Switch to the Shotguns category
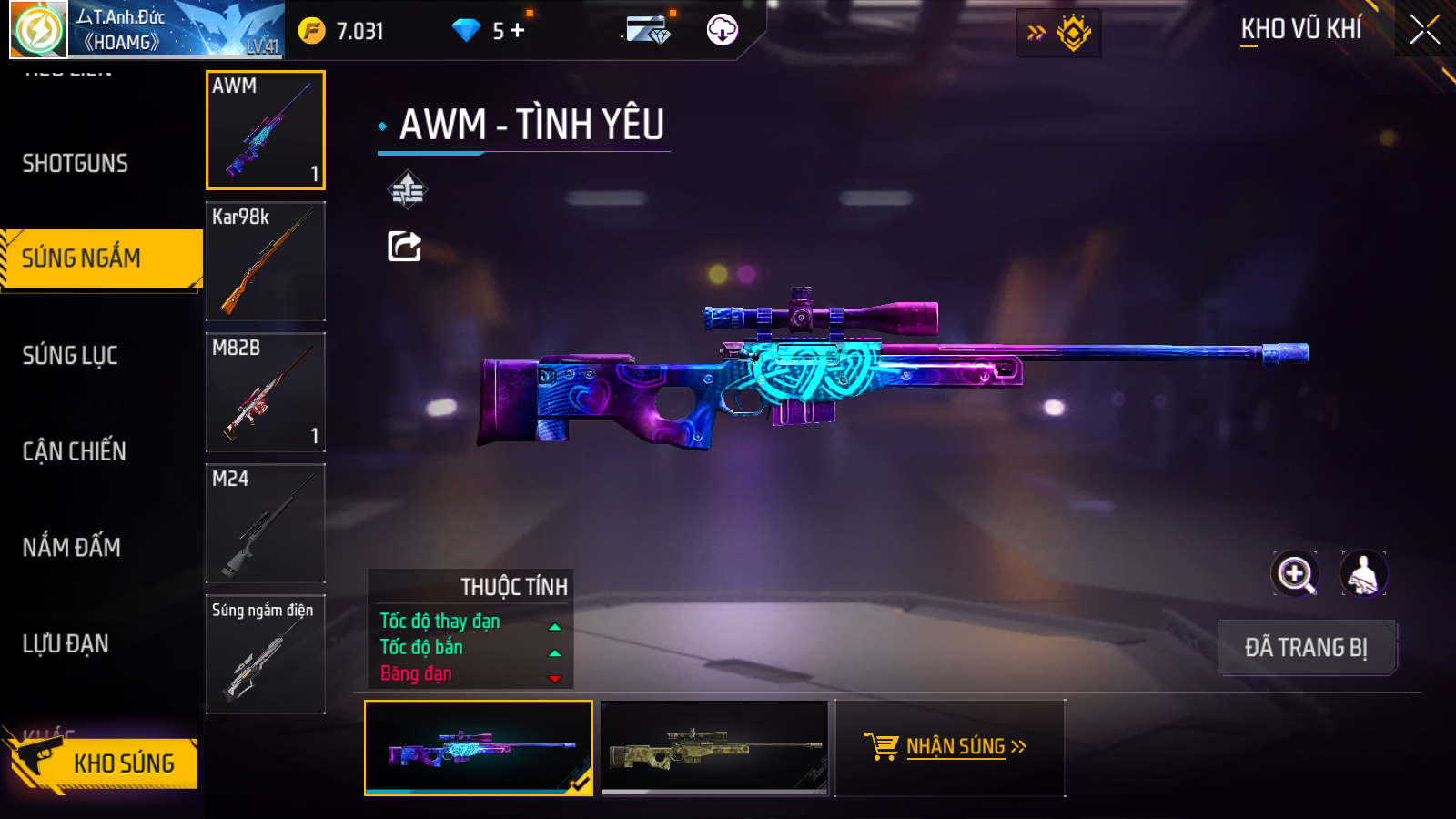1456x819 pixels. point(76,164)
